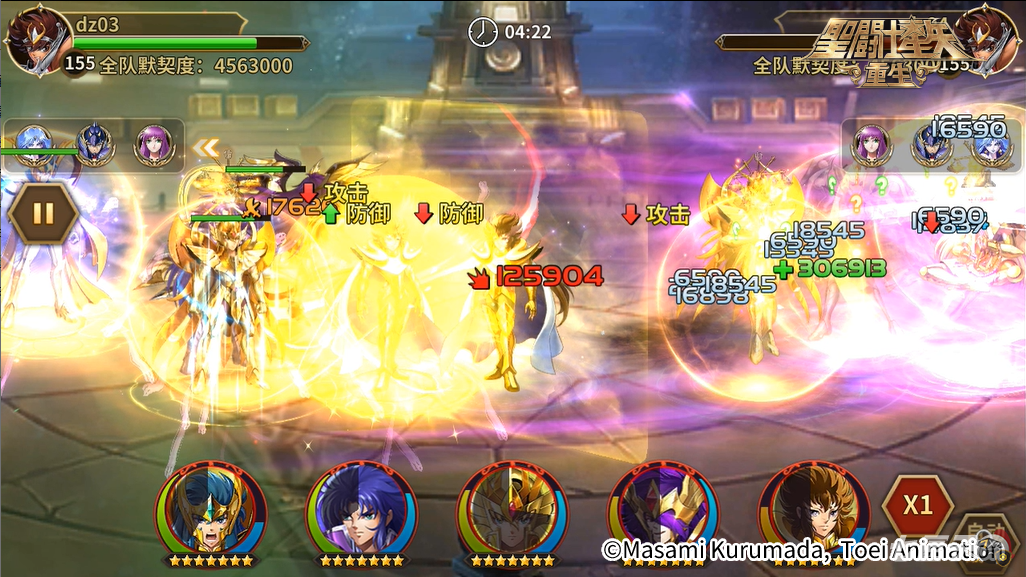Collapse the ally support panel with the double arrow
This screenshot has height=577, width=1026.
coord(206,148)
